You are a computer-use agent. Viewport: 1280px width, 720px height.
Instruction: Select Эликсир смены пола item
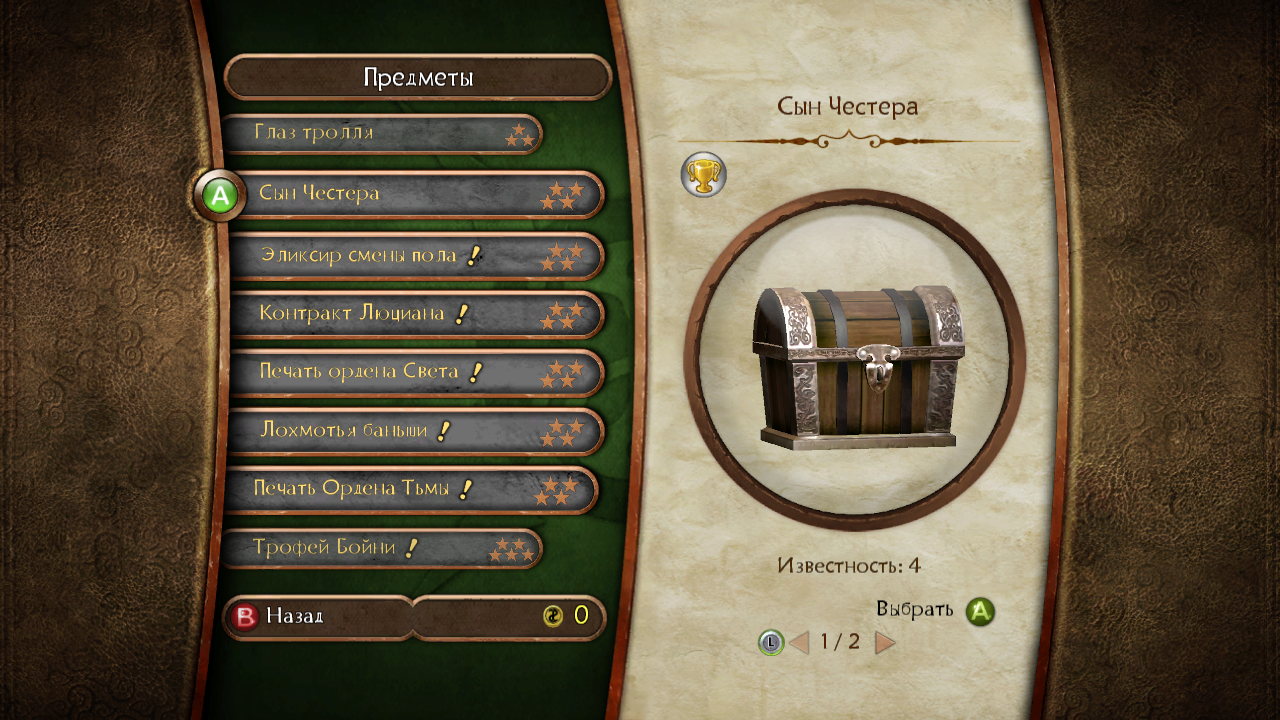point(415,256)
